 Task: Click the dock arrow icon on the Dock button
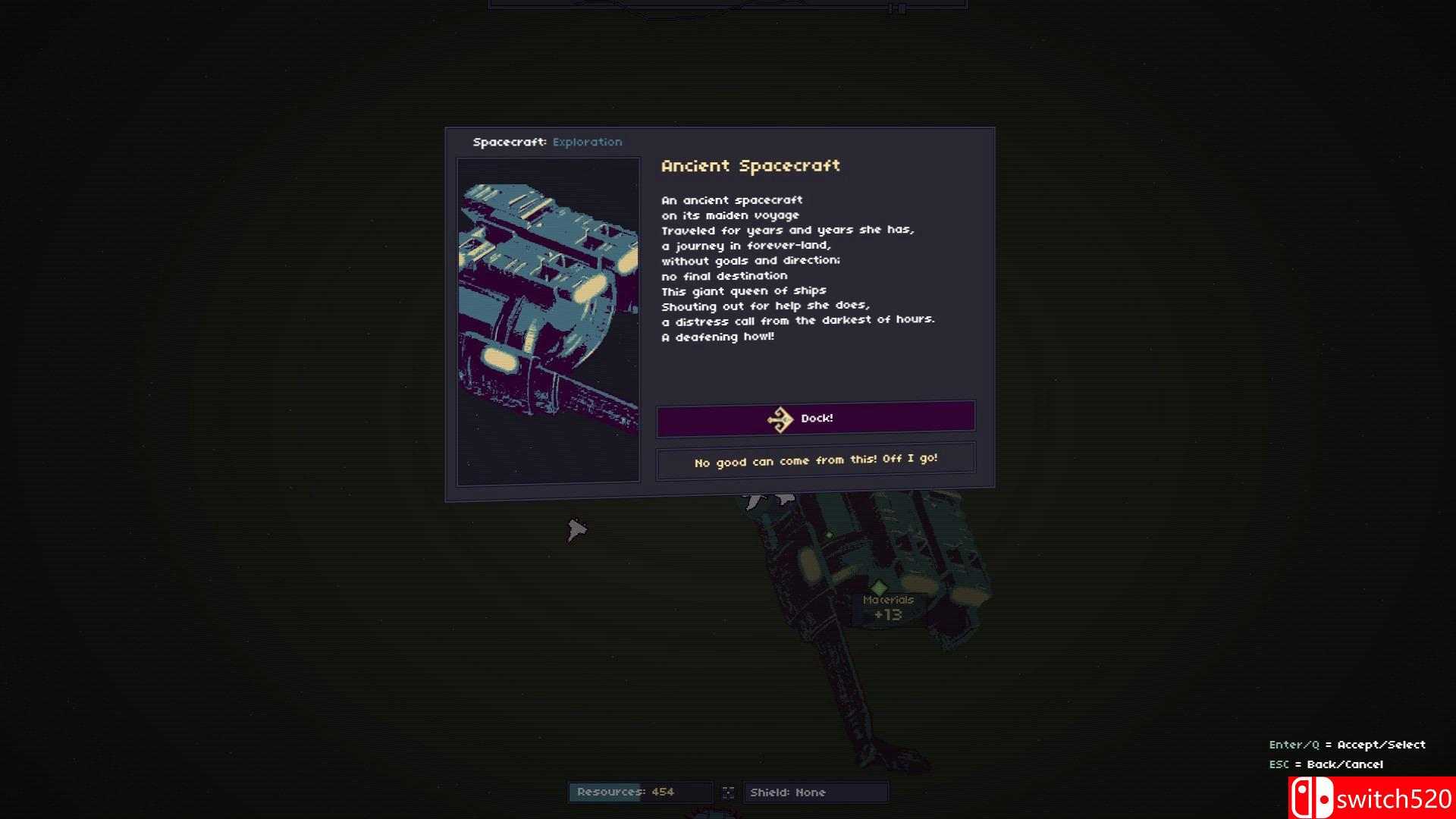click(x=779, y=417)
